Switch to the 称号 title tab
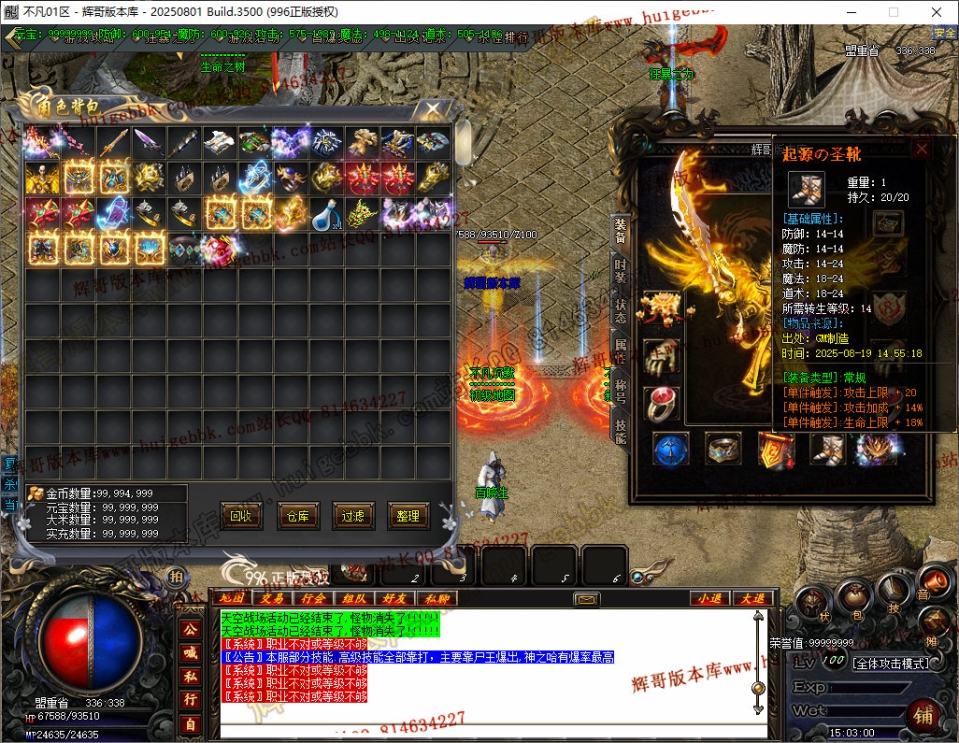Viewport: 959px width, 743px height. pyautogui.click(x=620, y=391)
